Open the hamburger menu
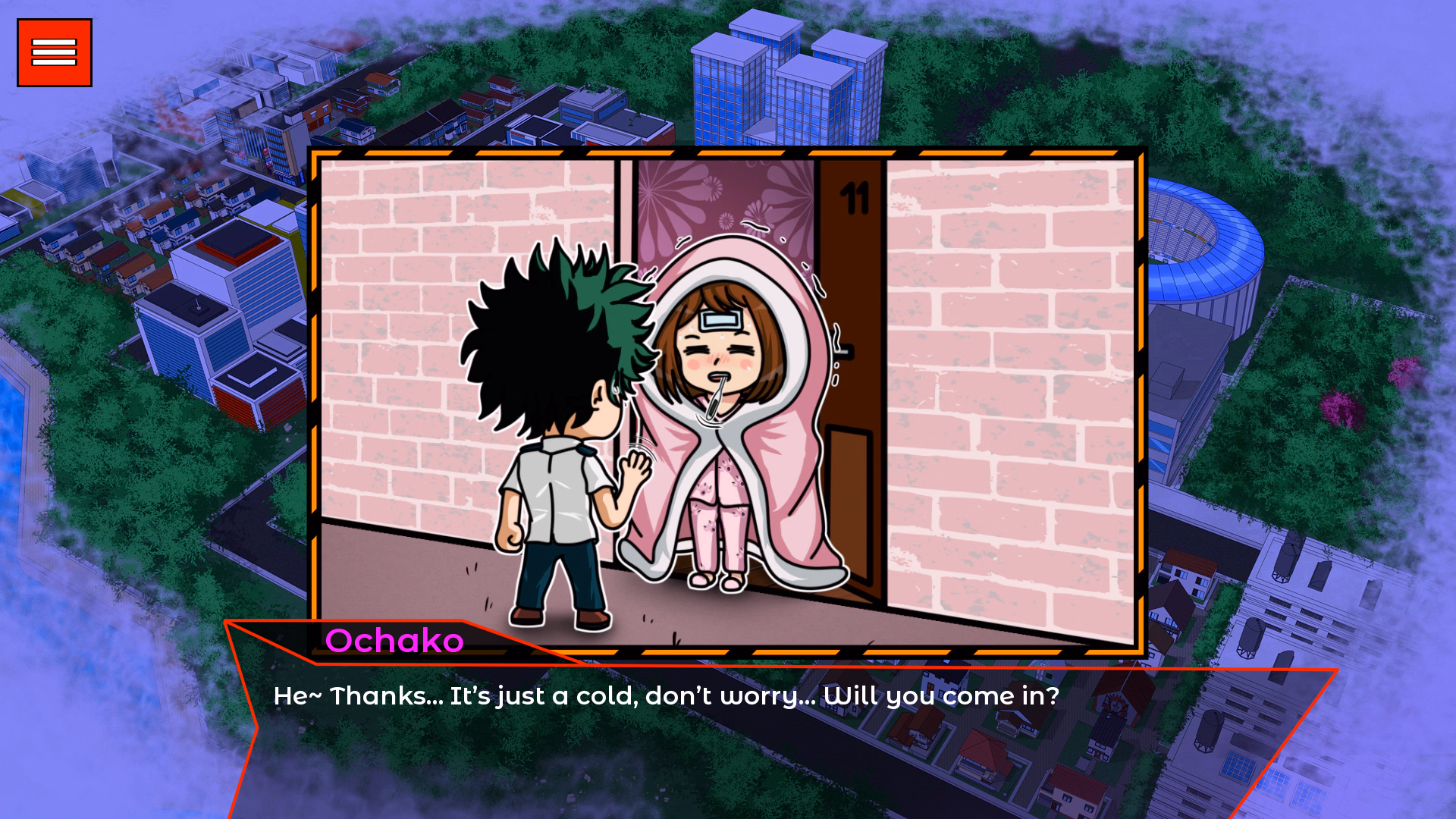Image resolution: width=1456 pixels, height=819 pixels. 53,52
